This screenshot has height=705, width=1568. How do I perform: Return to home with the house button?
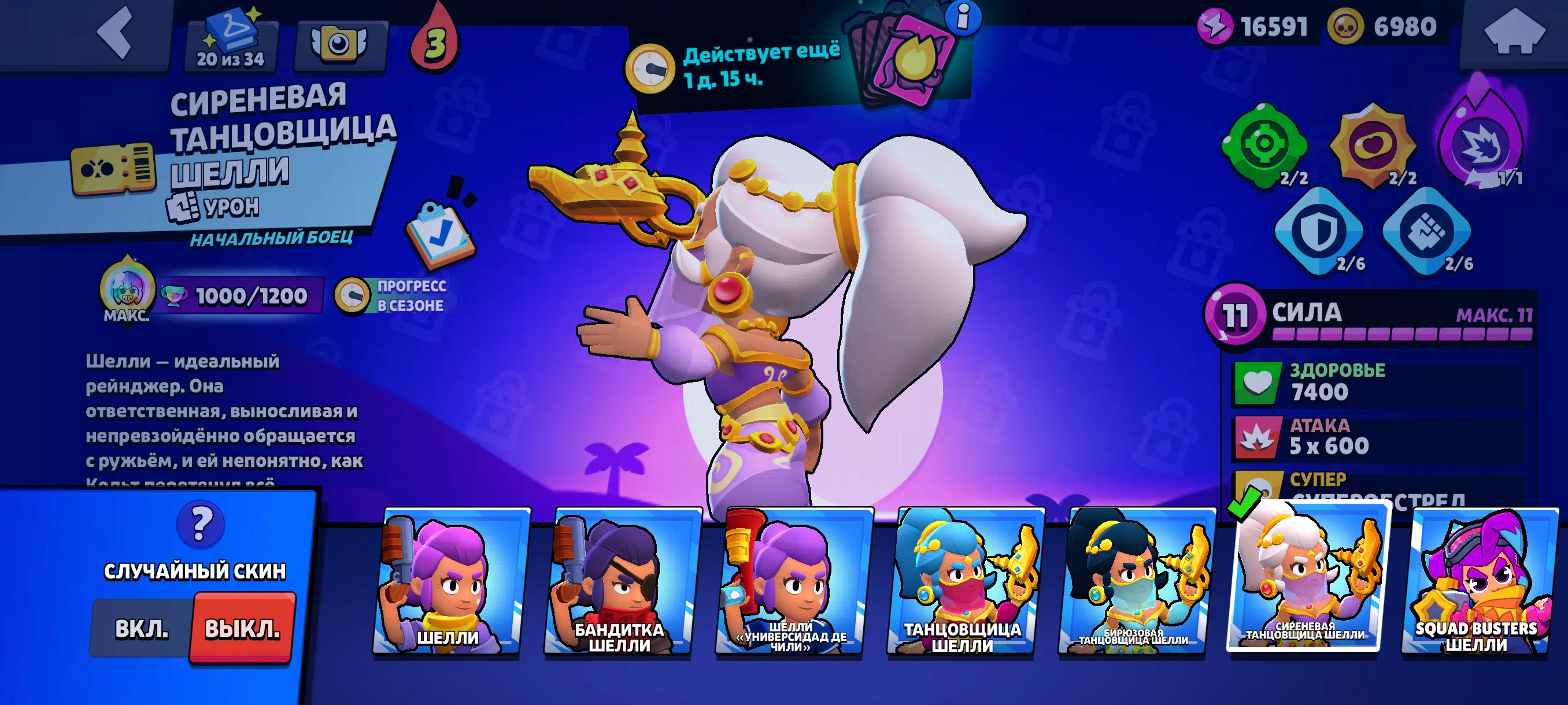pos(1514,34)
